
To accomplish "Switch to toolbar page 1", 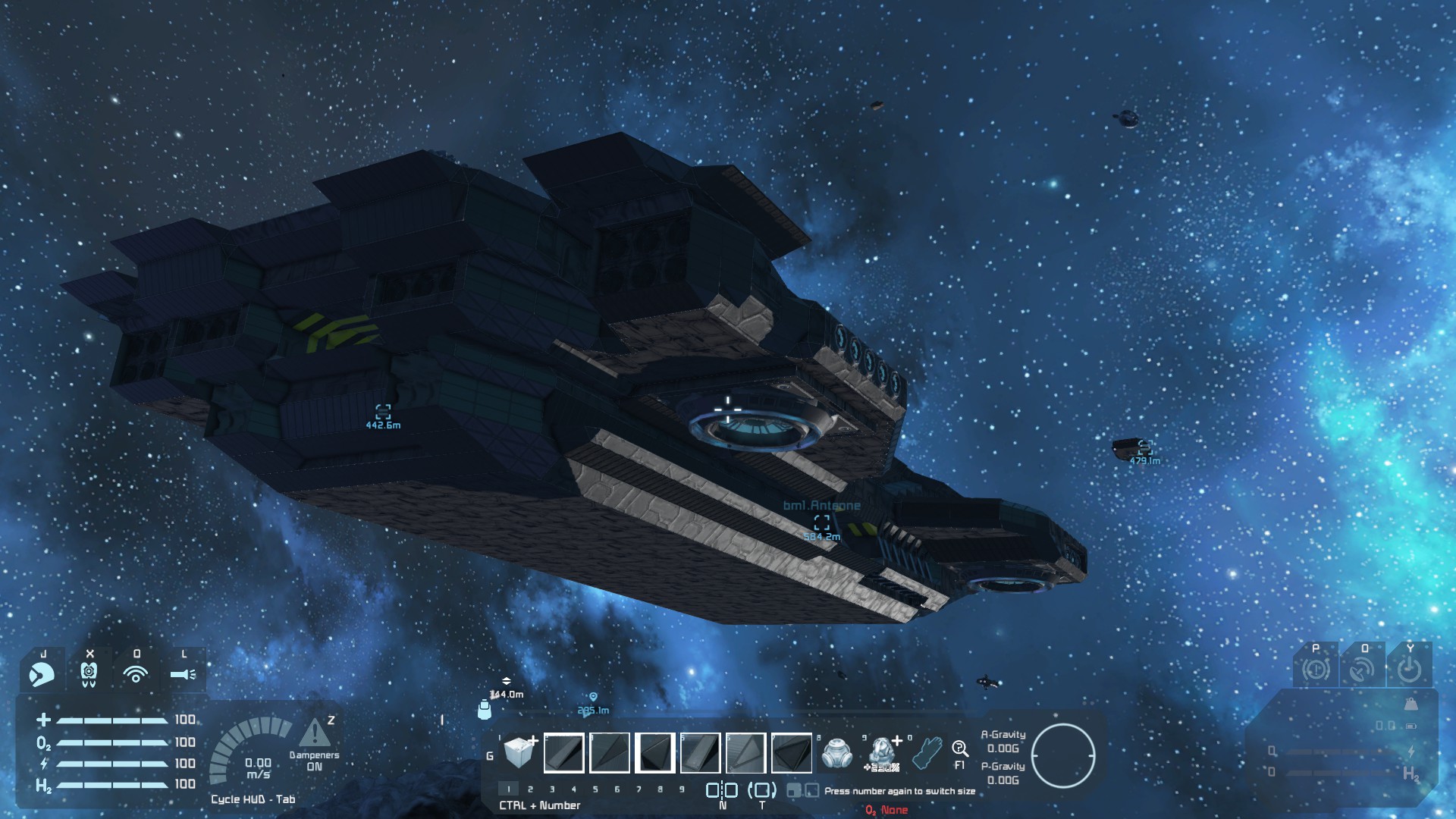I will [x=509, y=789].
